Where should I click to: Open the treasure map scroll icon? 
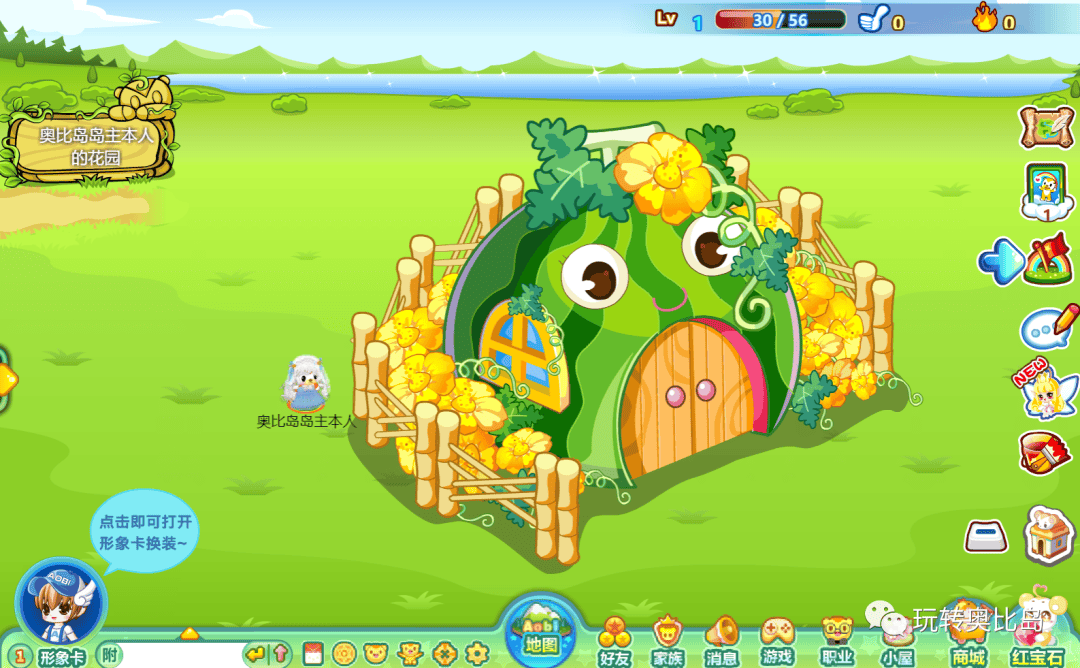click(1046, 125)
